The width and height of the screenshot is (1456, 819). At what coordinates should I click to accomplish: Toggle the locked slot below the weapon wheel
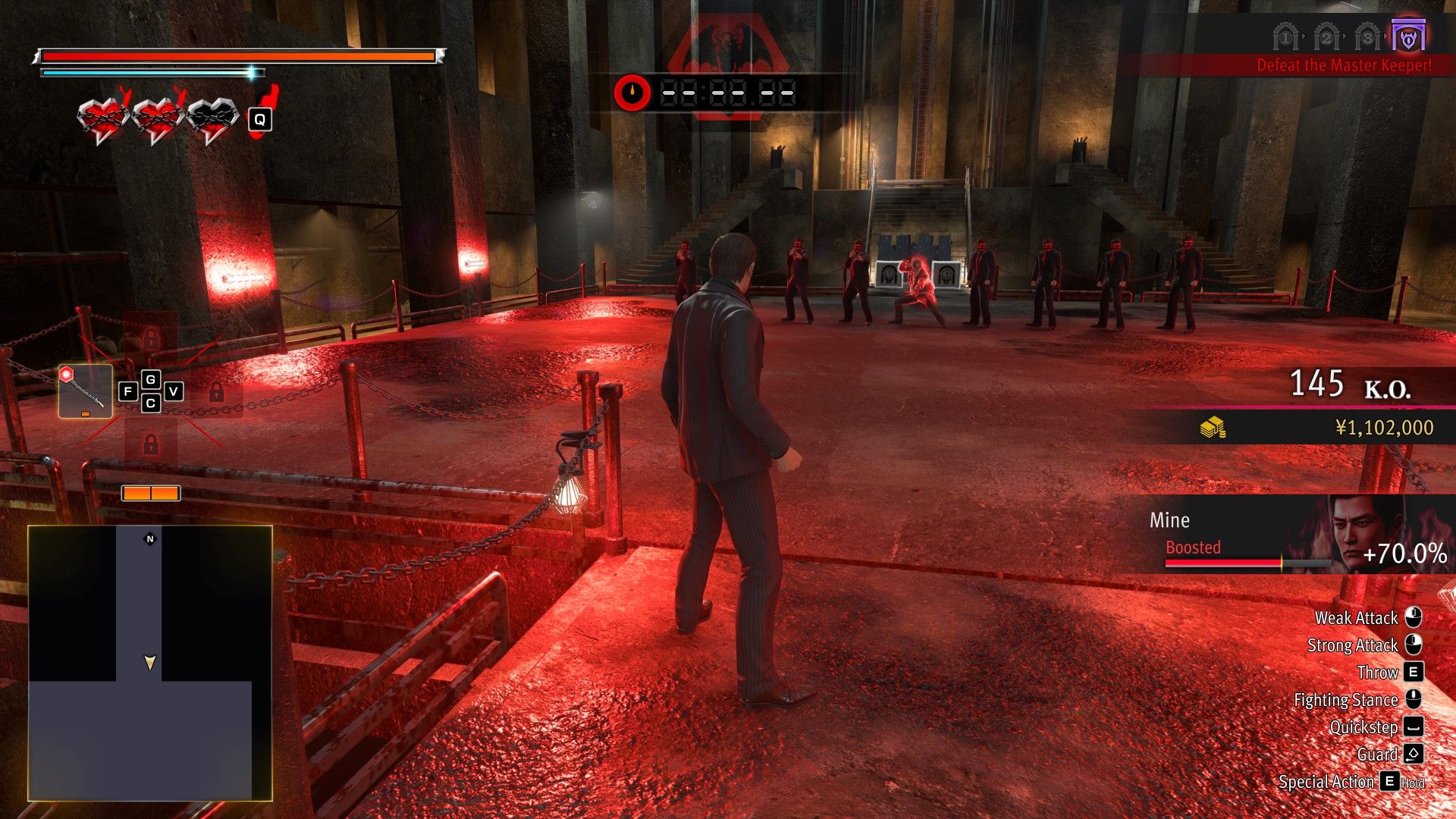coord(150,443)
